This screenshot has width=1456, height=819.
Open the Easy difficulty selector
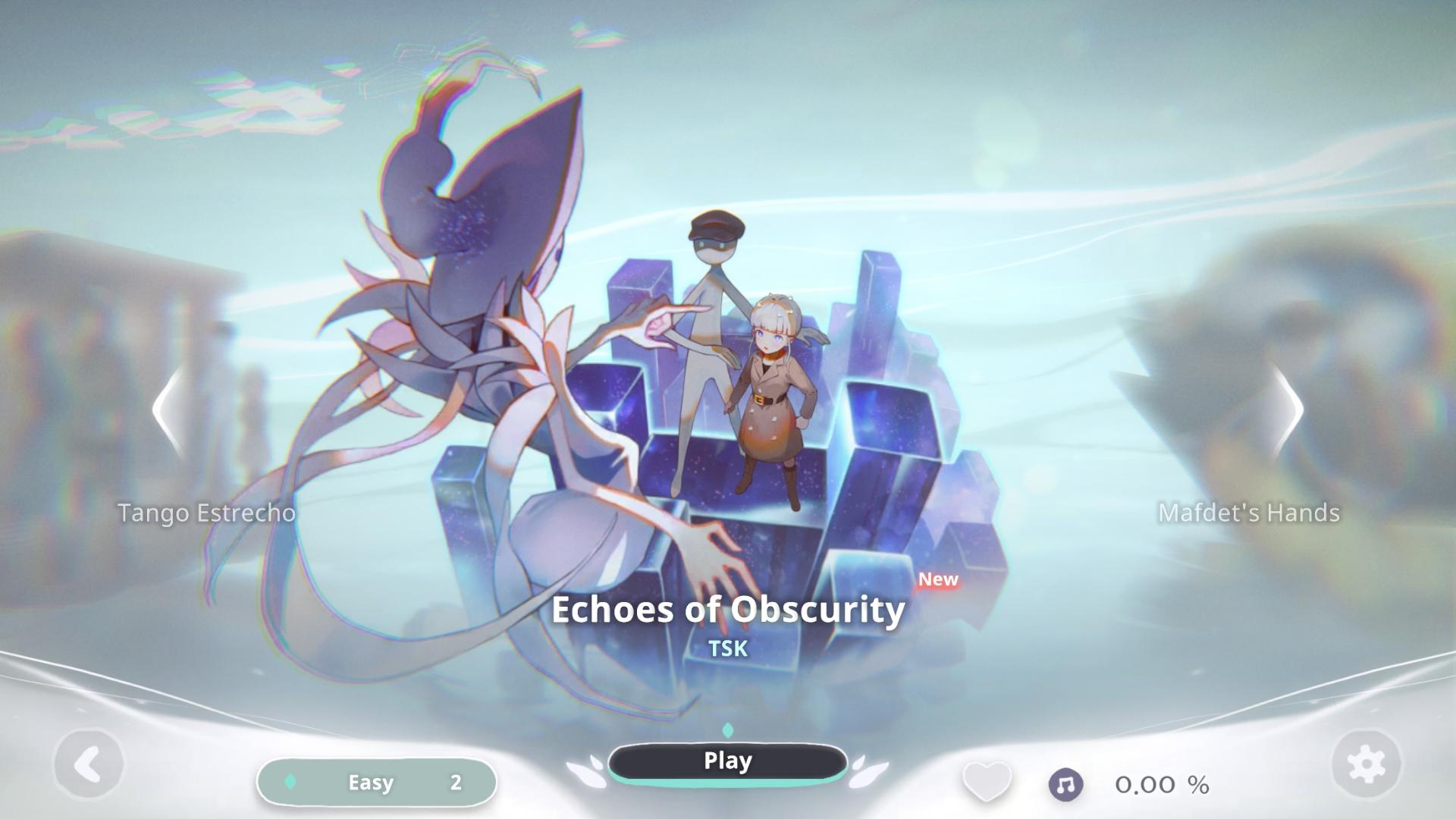pos(377,783)
